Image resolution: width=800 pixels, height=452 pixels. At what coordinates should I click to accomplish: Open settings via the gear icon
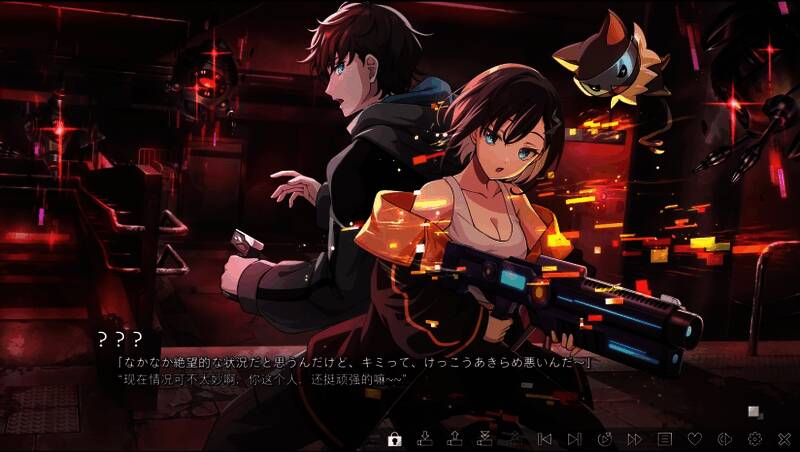point(754,438)
